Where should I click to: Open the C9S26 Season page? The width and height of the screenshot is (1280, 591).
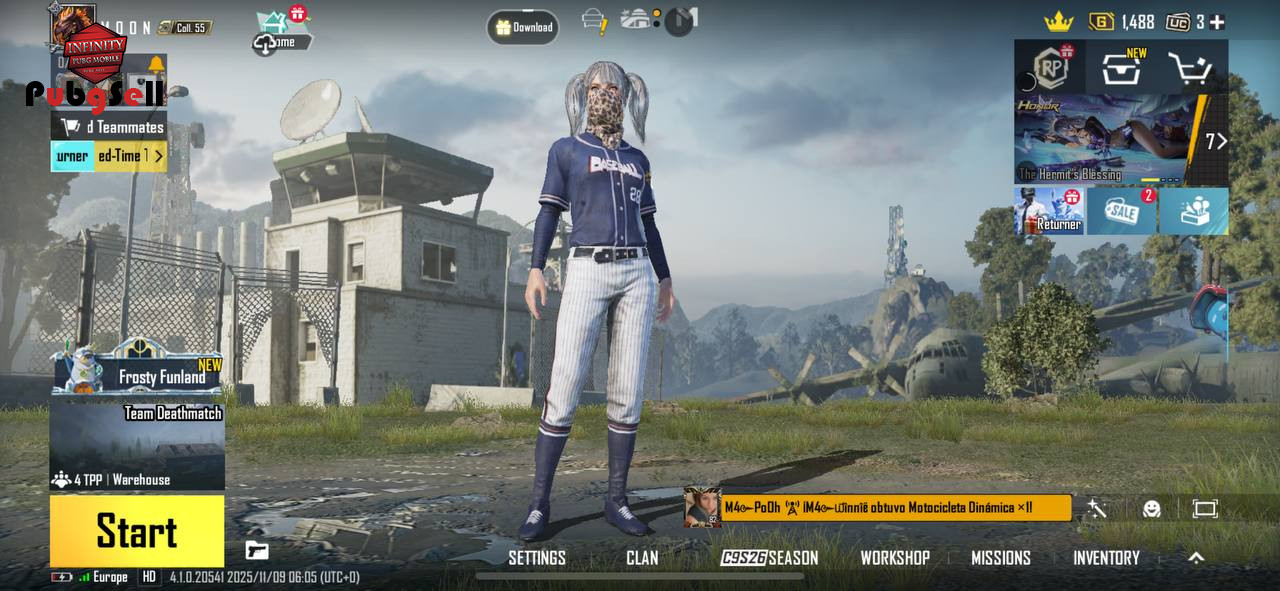click(770, 558)
